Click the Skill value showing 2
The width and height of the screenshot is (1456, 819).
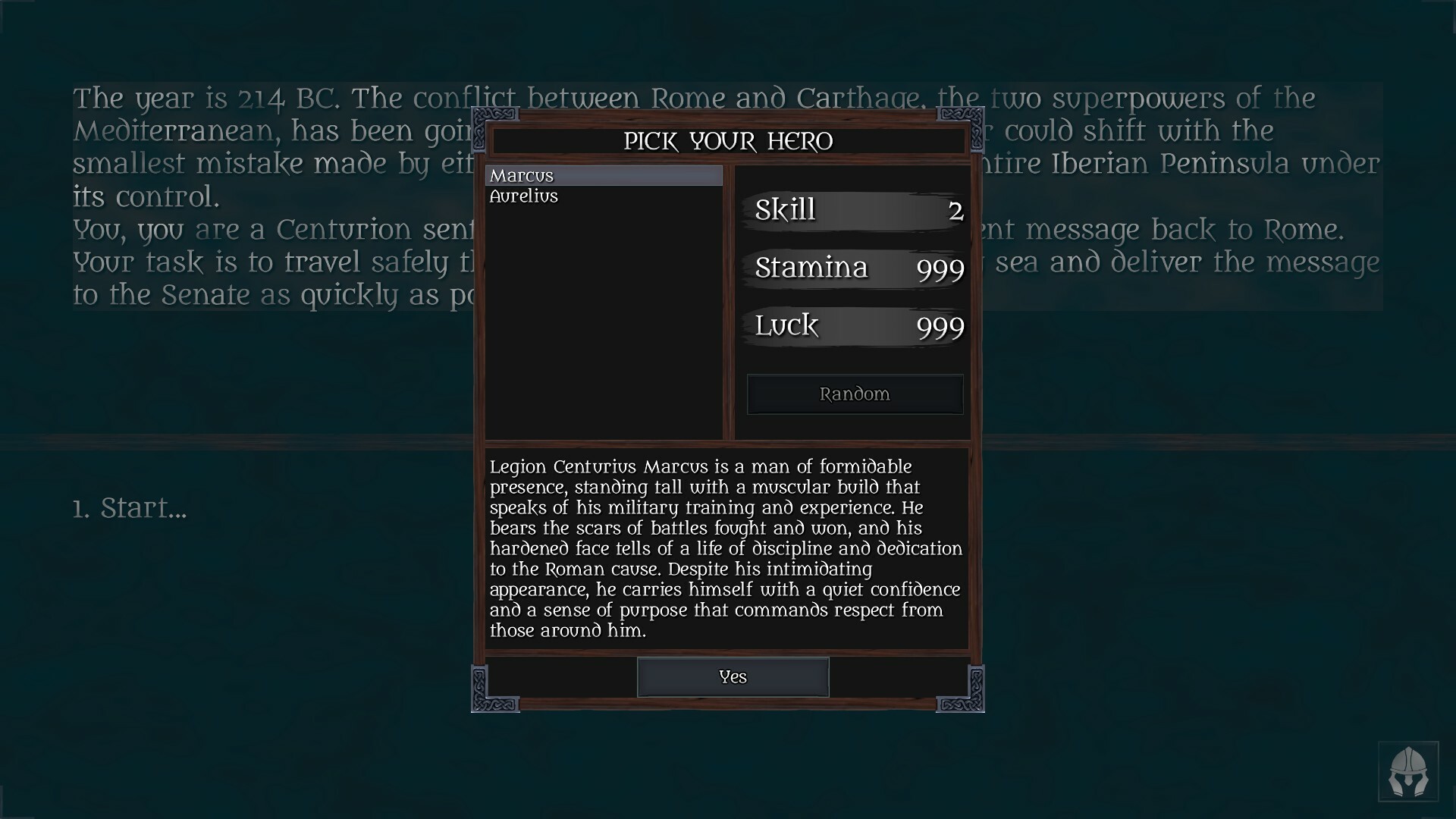pyautogui.click(x=955, y=210)
